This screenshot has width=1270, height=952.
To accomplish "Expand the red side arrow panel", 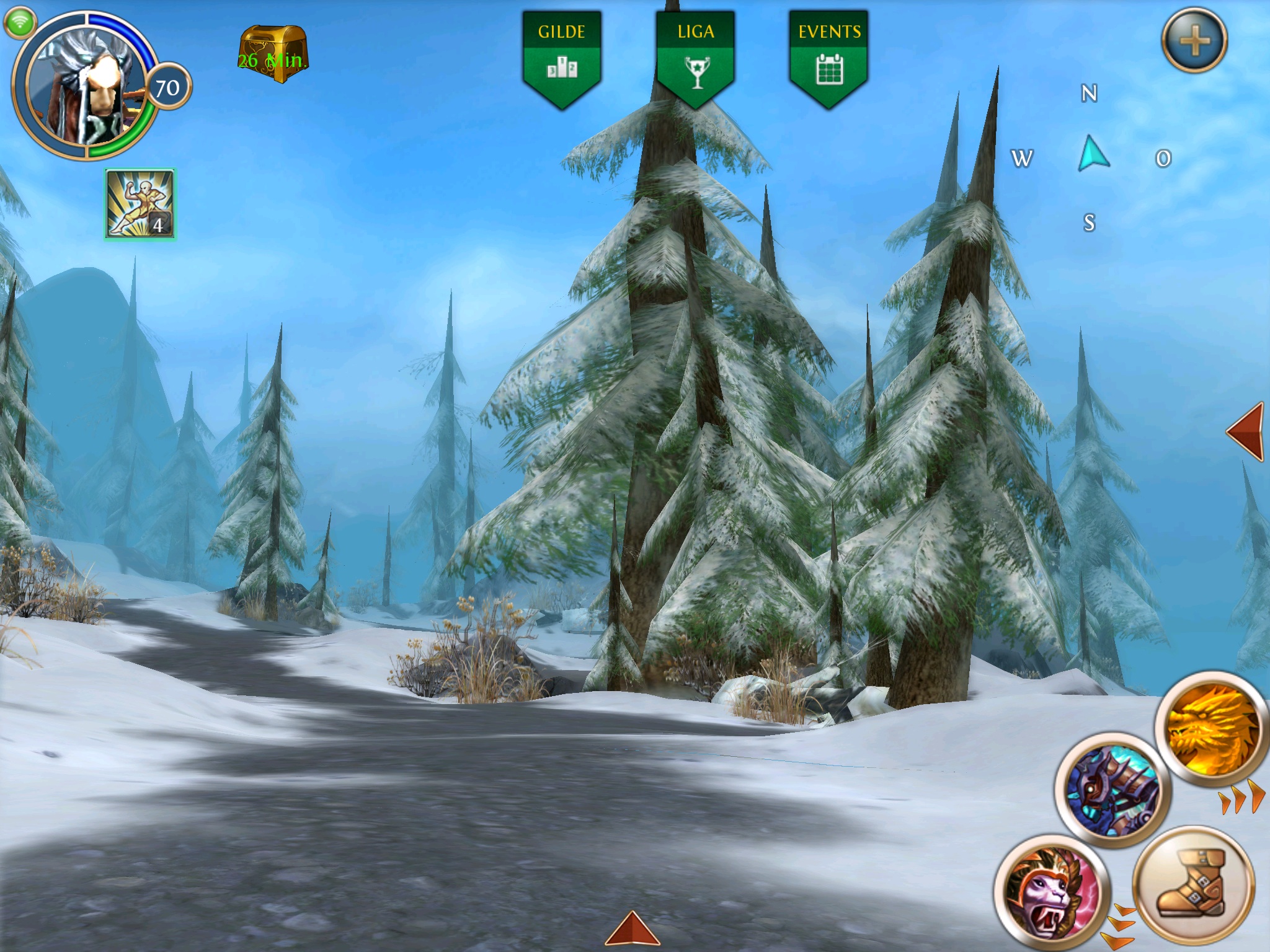I will pos(1246,432).
